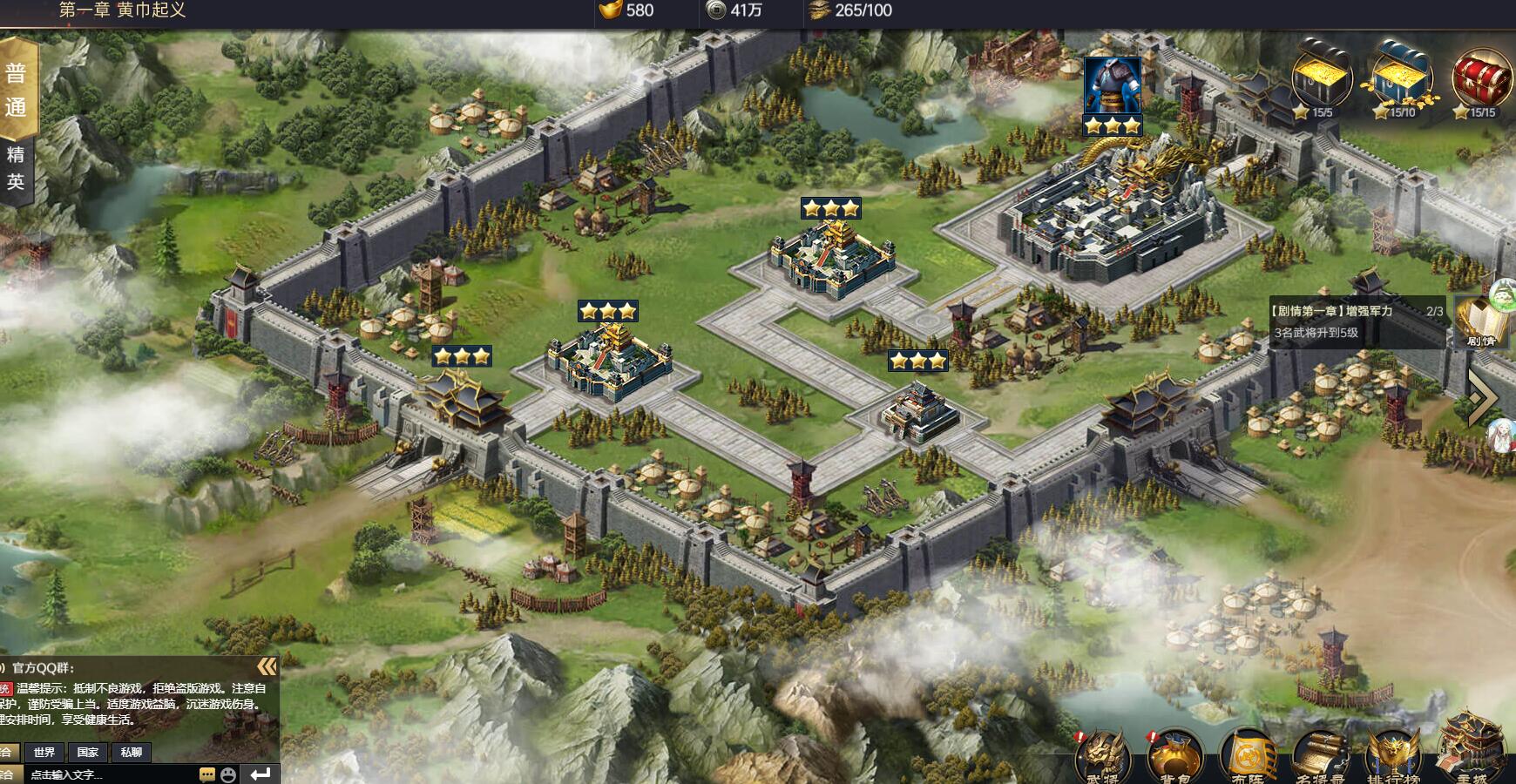Viewport: 1516px width, 784px height.
Task: Open the 背包 (Bag) inventory
Action: (x=1174, y=758)
